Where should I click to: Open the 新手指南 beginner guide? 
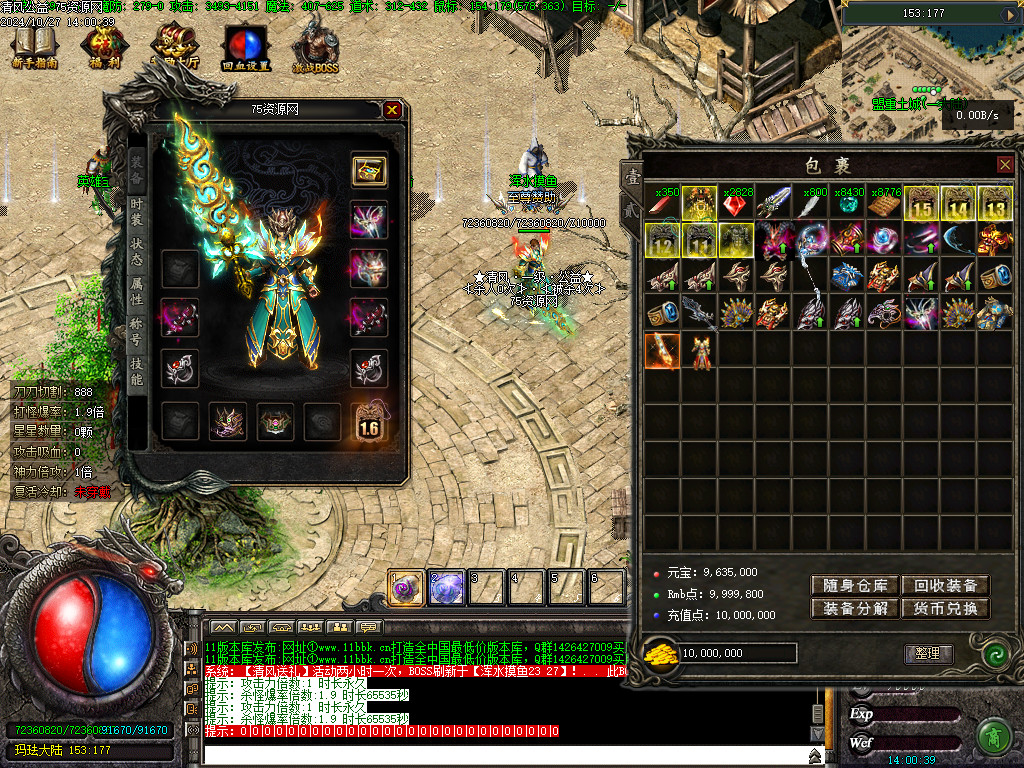[x=34, y=48]
